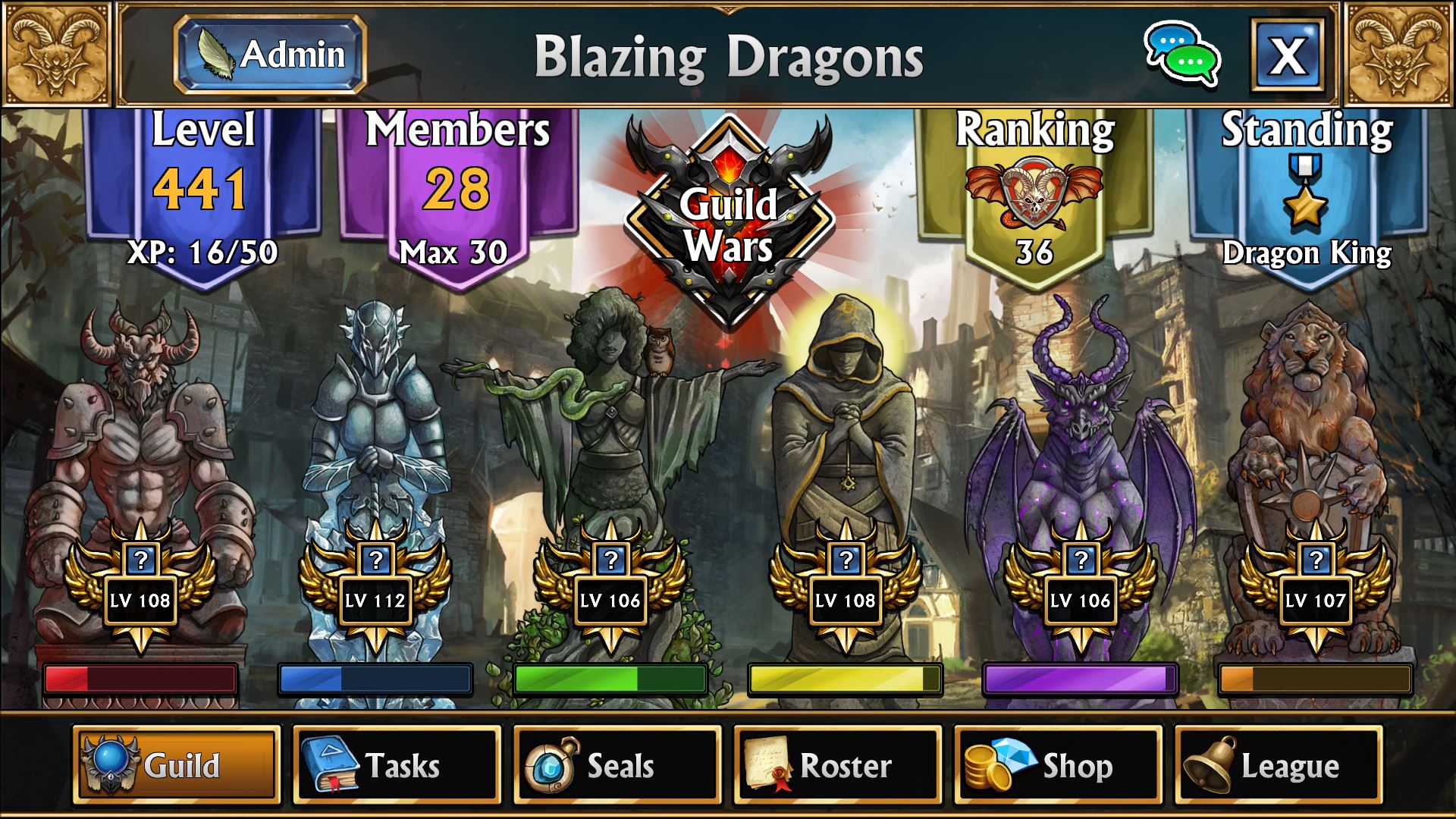Close the guild screen
The height and width of the screenshot is (819, 1456).
click(x=1287, y=55)
